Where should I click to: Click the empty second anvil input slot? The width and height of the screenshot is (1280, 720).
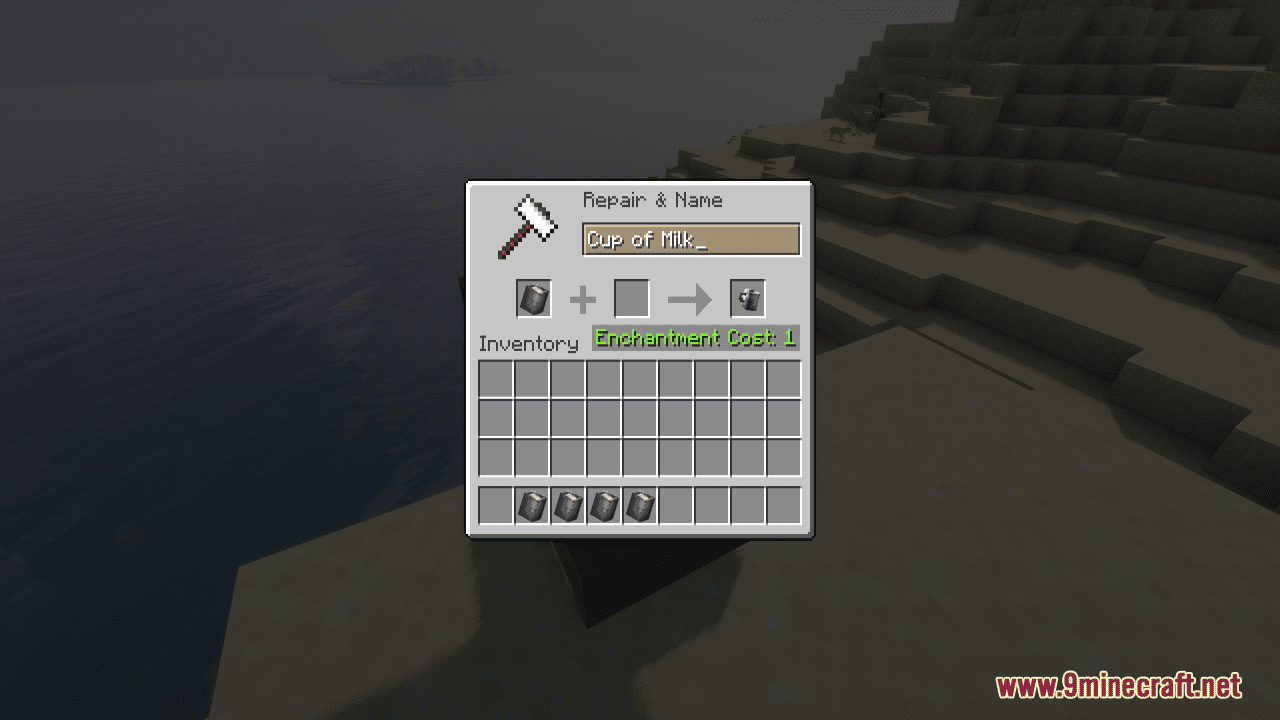(x=633, y=299)
